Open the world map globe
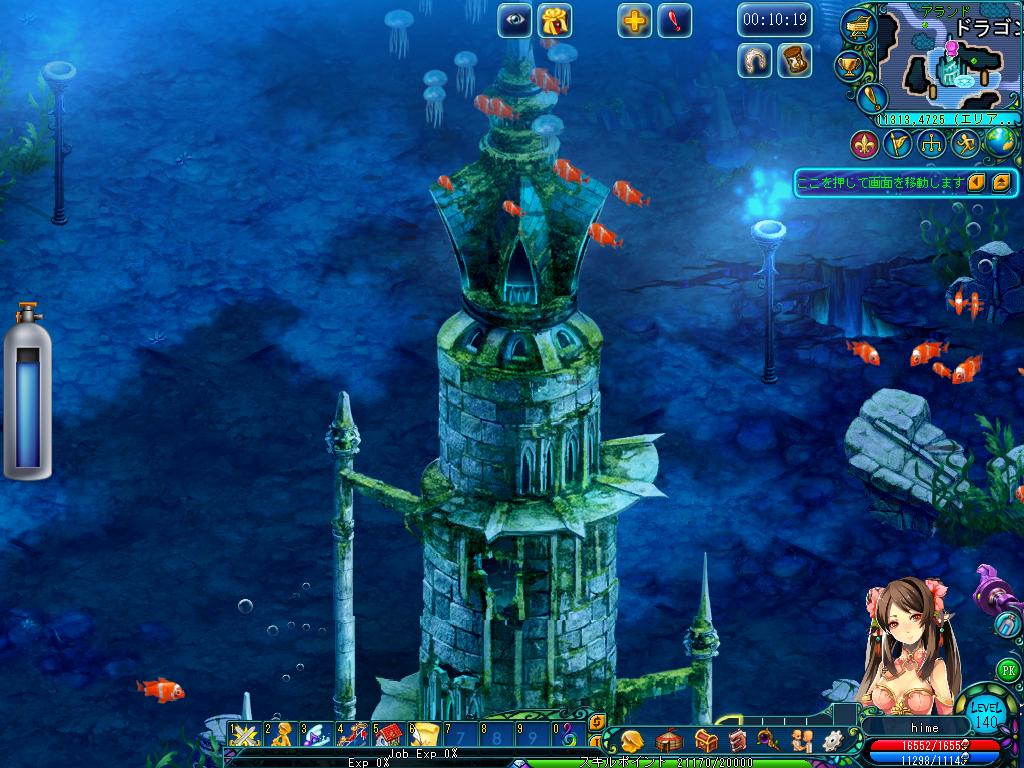The height and width of the screenshot is (768, 1024). coord(999,143)
